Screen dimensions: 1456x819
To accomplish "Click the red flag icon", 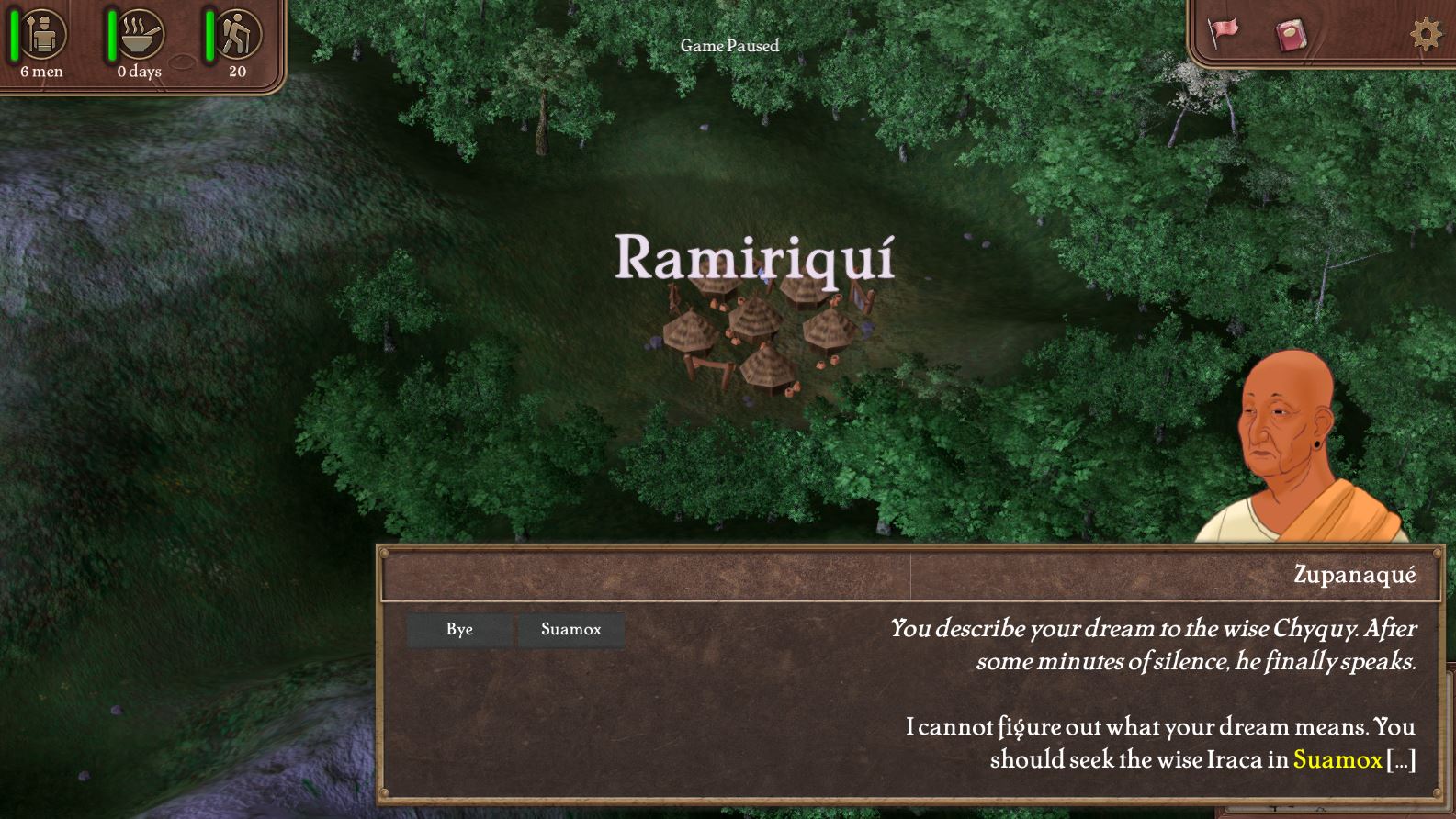I will pyautogui.click(x=1223, y=33).
